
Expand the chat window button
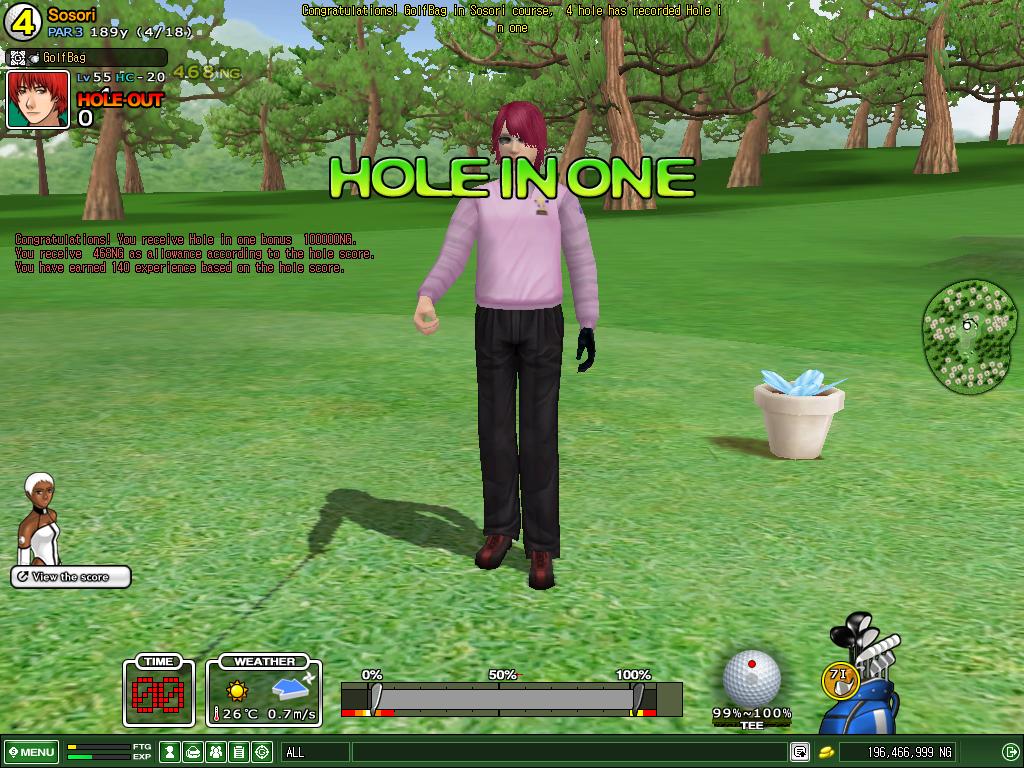pos(800,752)
